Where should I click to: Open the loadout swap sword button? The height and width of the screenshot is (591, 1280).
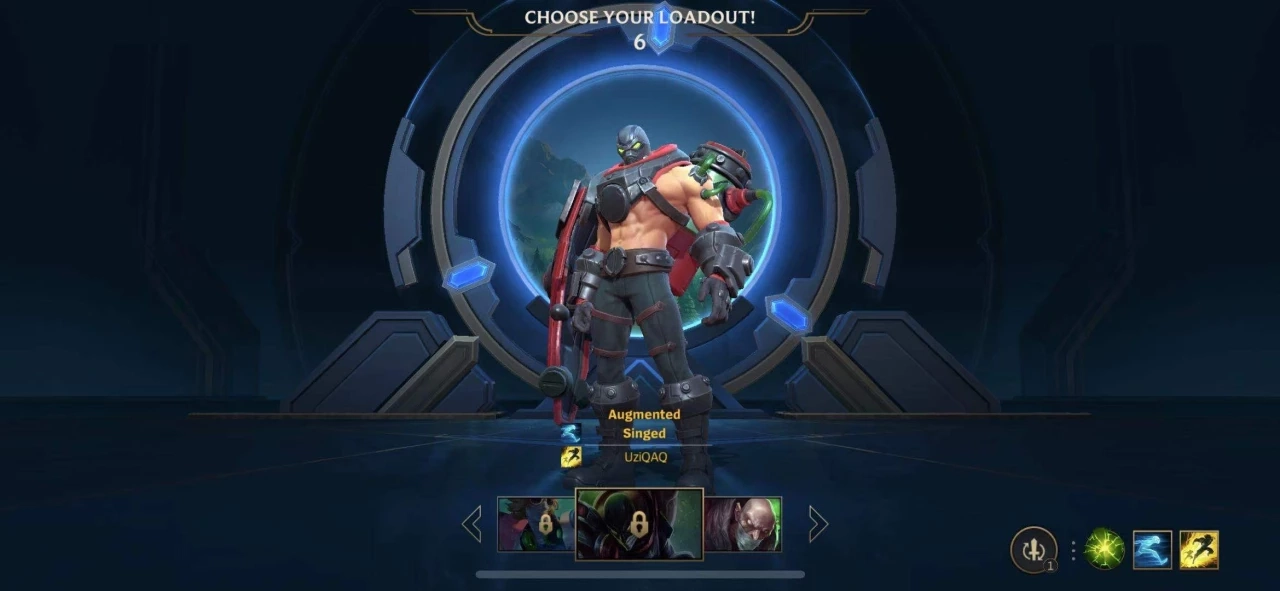pyautogui.click(x=1034, y=549)
